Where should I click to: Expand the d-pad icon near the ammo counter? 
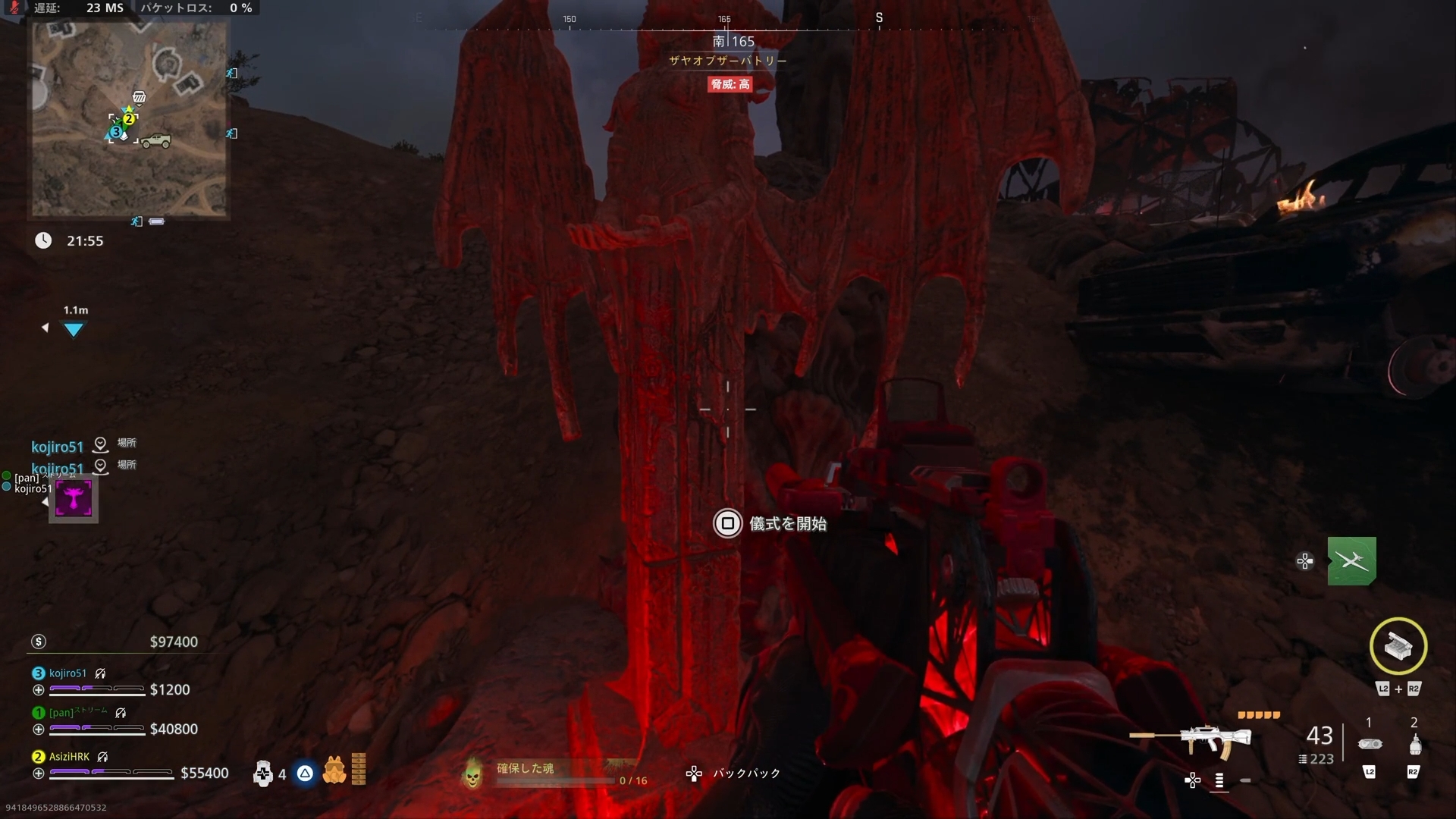(1193, 780)
